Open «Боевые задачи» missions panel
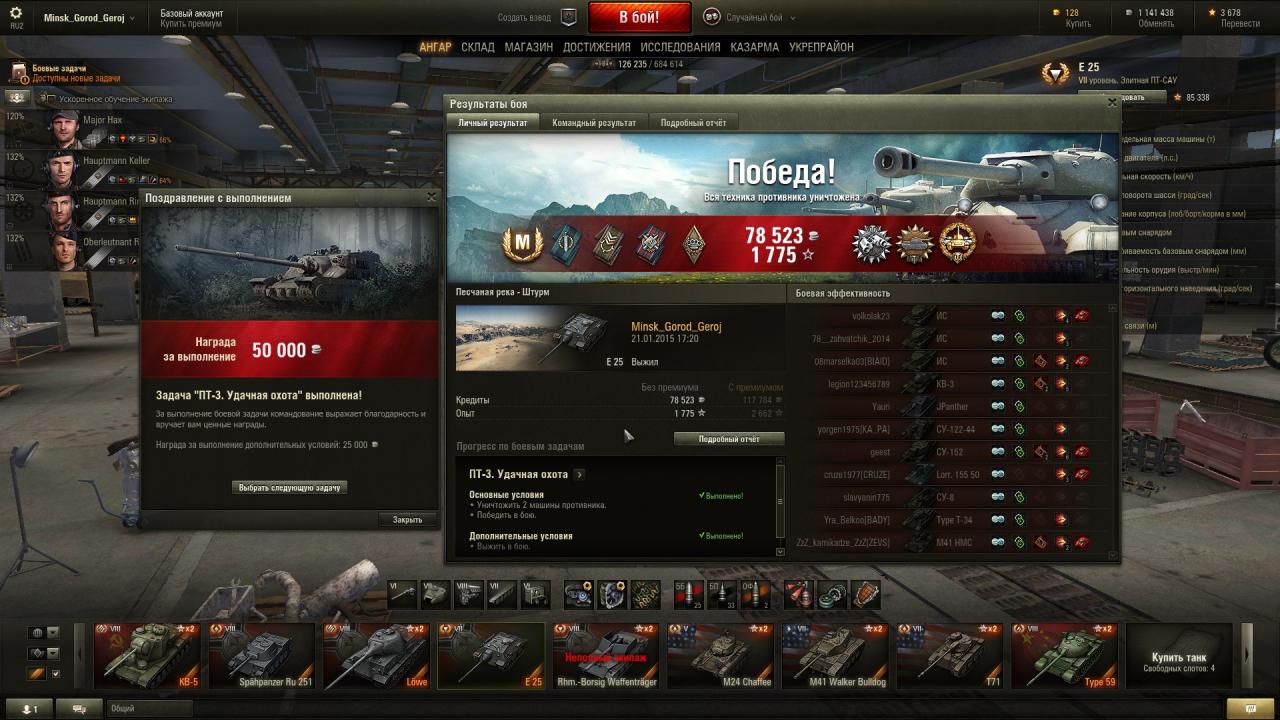This screenshot has height=720, width=1280. coord(60,73)
